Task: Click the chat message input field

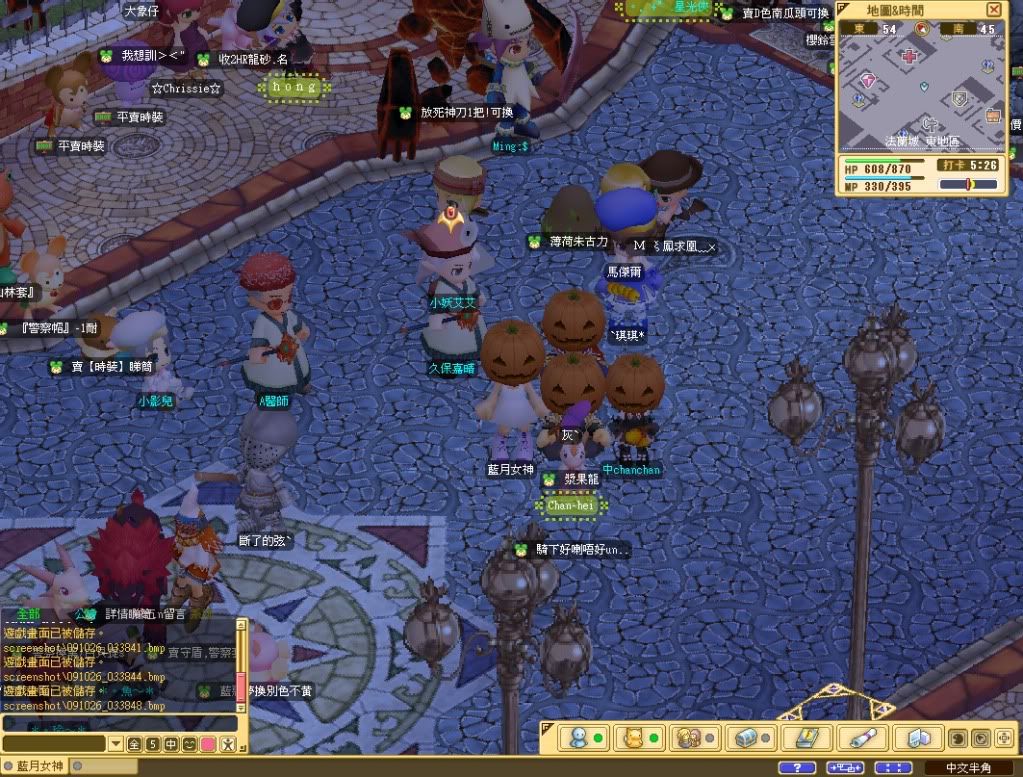Action: click(x=53, y=744)
